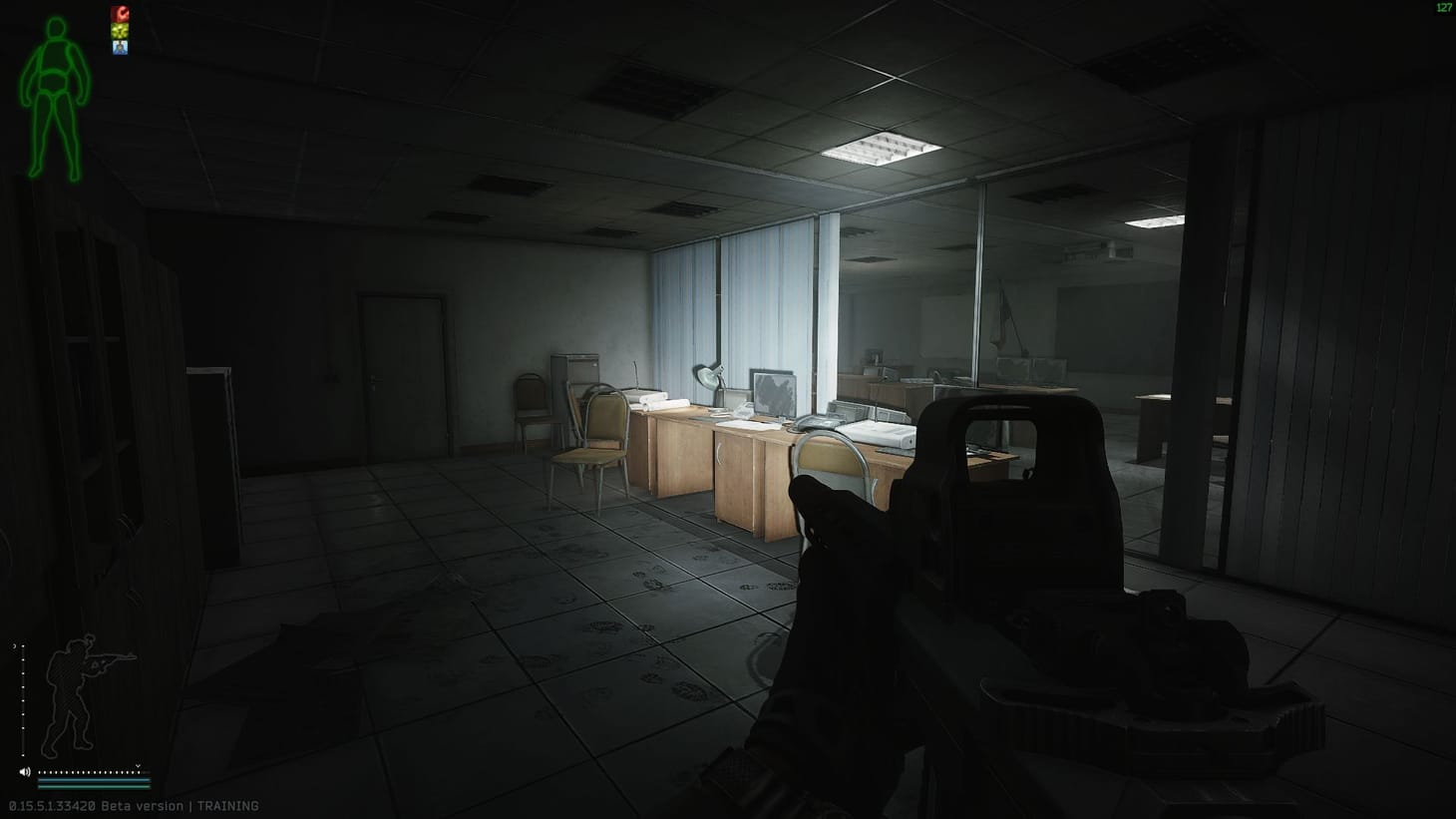
Task: Click the TRAINING label in the status bar
Action: pyautogui.click(x=229, y=805)
